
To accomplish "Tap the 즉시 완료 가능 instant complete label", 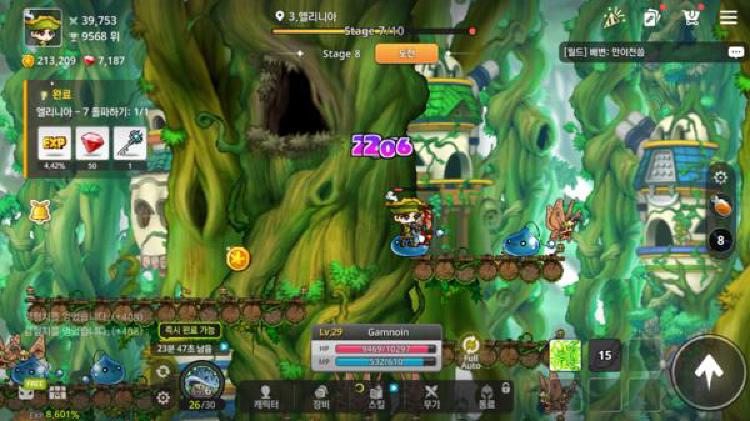I will [188, 330].
